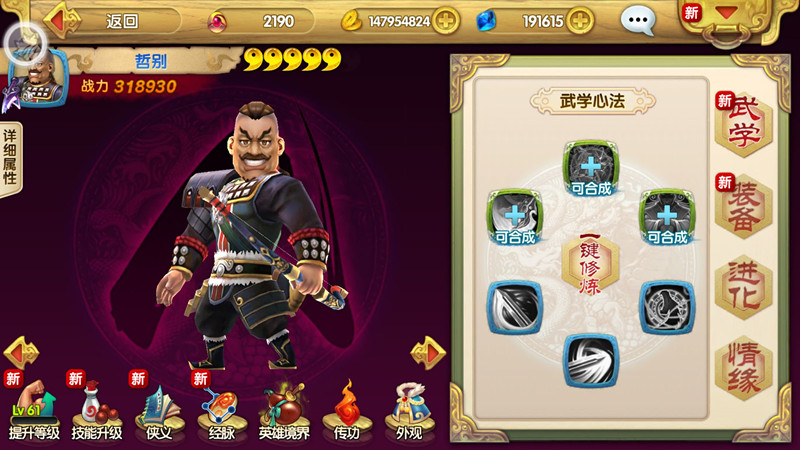This screenshot has height=450, width=800.
Task: Open the chat speech bubble
Action: coord(638,20)
